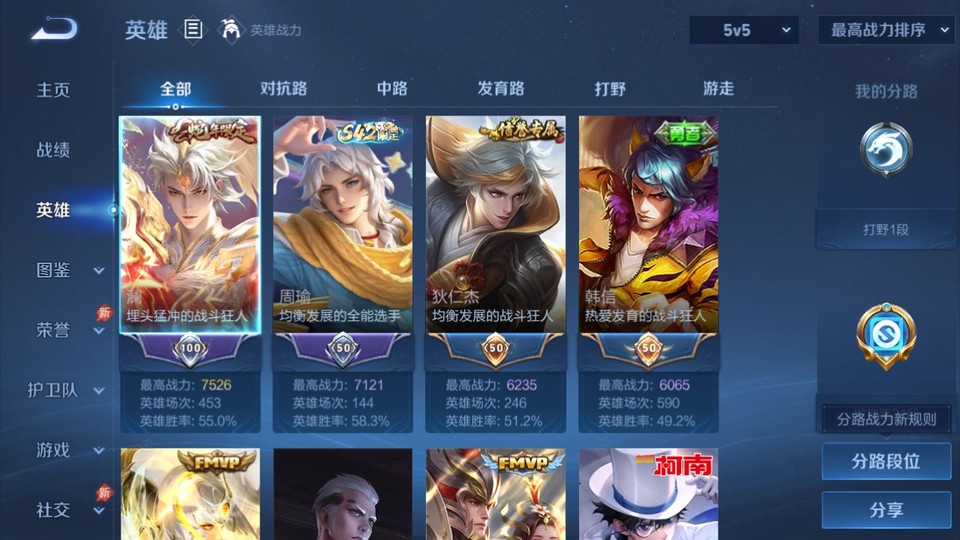Click the 分享 share button
The height and width of the screenshot is (540, 960).
click(886, 510)
